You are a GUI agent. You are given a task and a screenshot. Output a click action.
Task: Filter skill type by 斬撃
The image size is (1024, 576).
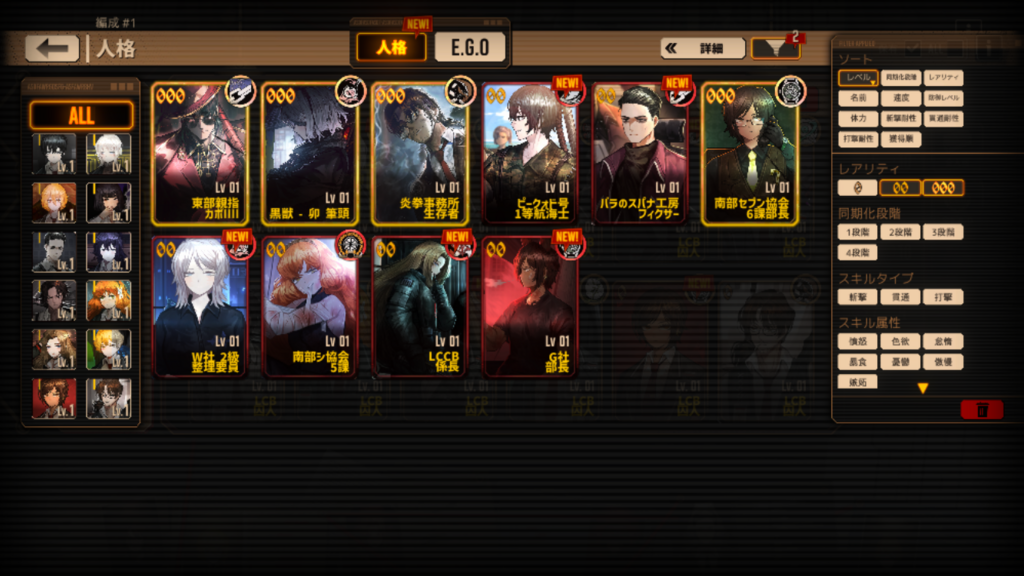857,297
